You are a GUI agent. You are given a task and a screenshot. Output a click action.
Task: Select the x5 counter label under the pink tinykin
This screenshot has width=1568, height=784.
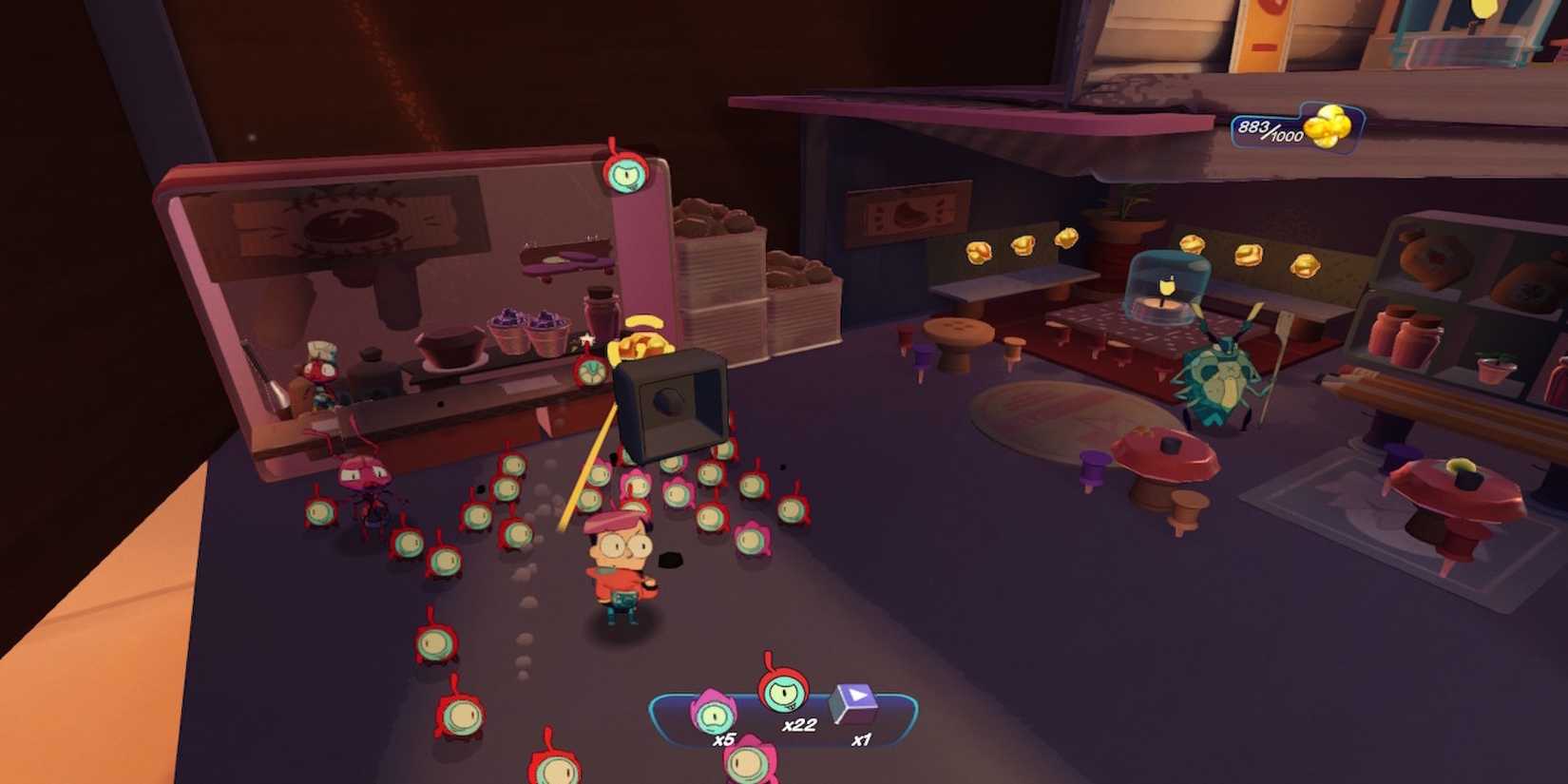[724, 739]
